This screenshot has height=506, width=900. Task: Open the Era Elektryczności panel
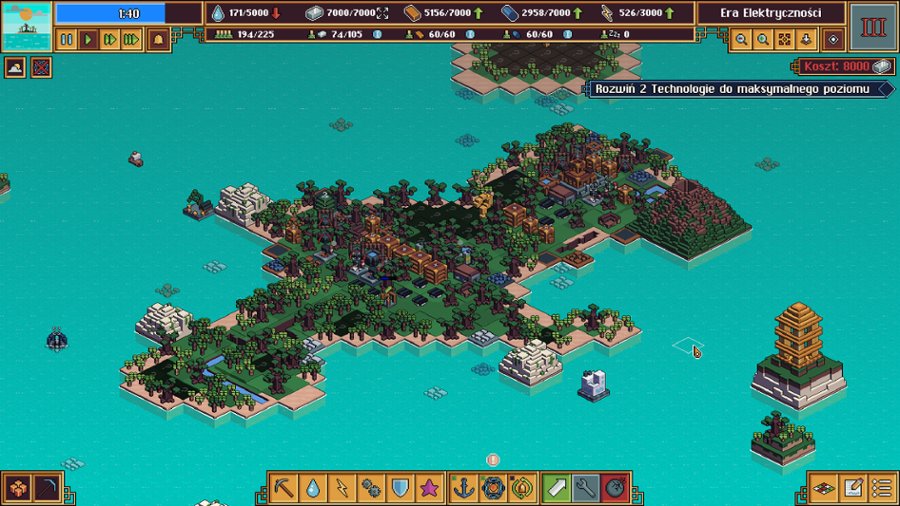tap(771, 13)
